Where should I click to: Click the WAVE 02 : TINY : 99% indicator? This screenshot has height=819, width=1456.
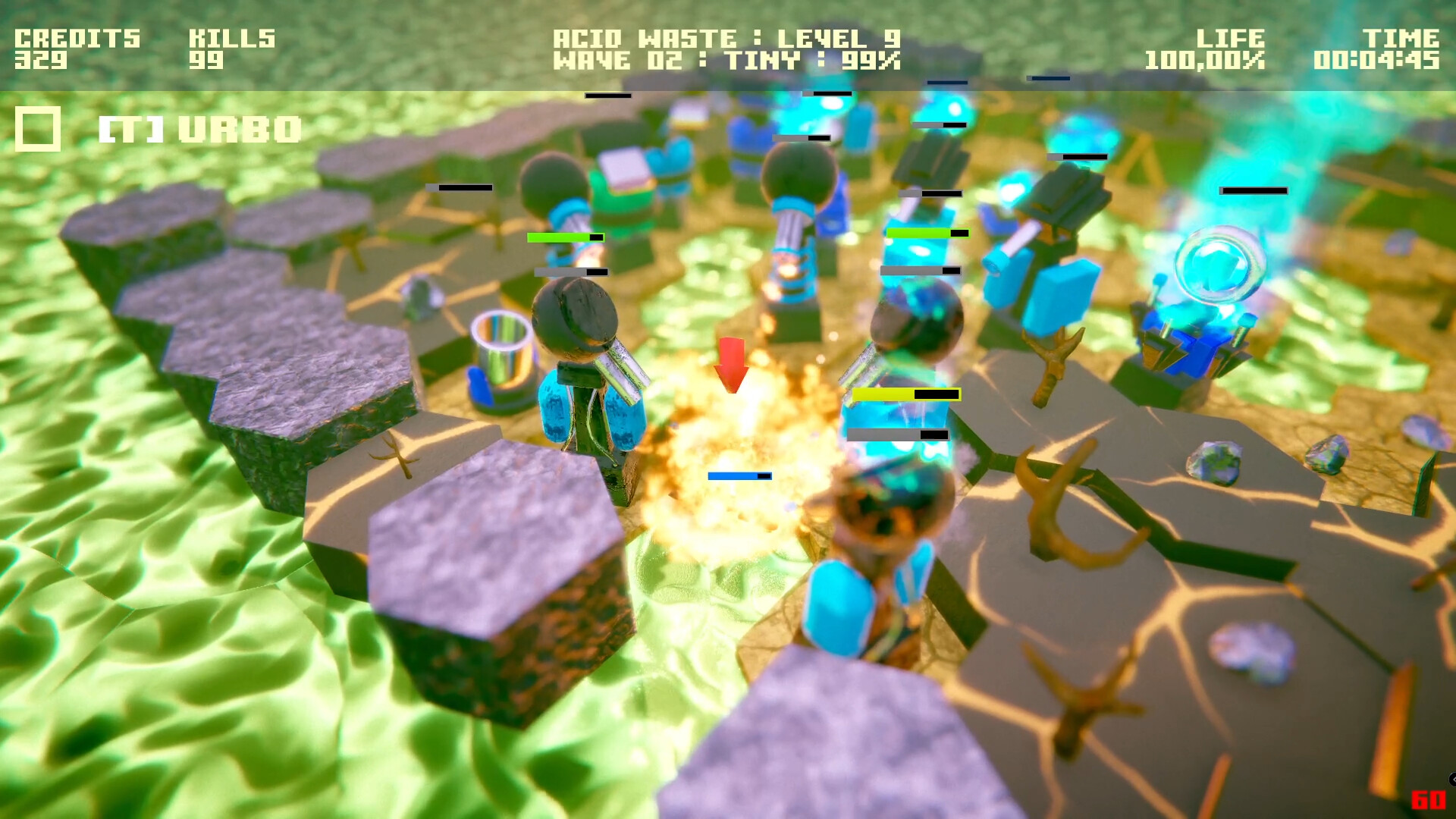pos(726,61)
